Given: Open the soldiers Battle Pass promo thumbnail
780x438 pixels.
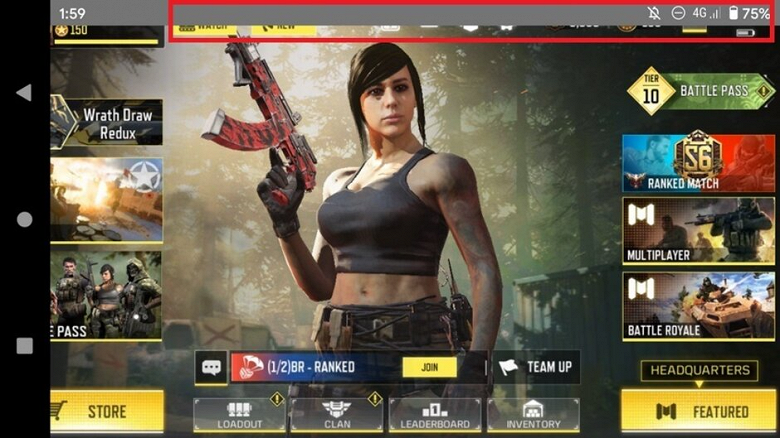Looking at the screenshot, I should 106,294.
